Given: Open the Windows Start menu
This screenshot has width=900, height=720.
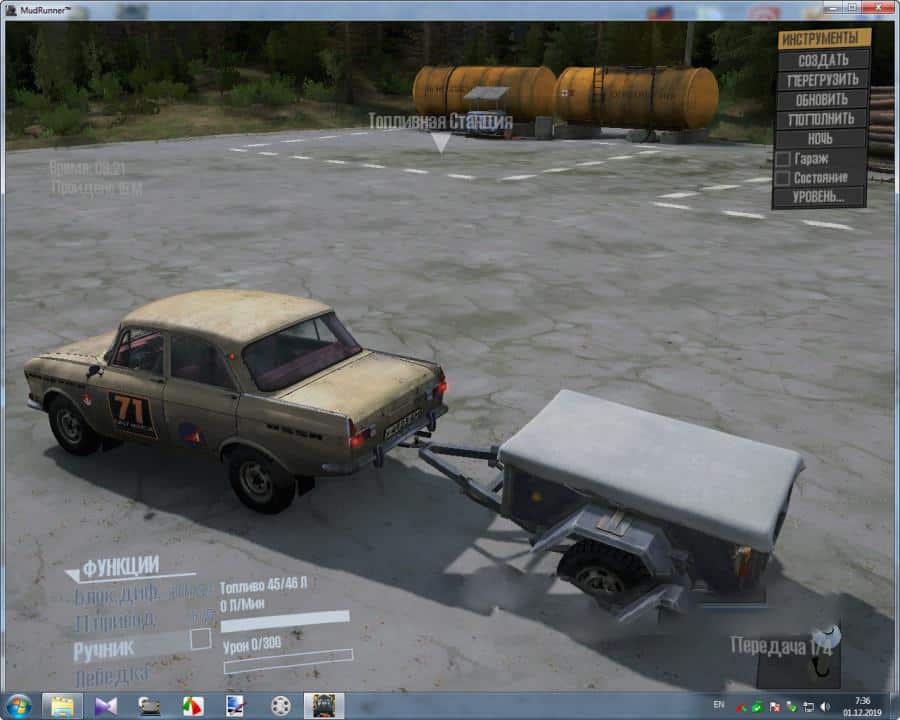Looking at the screenshot, I should [x=18, y=705].
